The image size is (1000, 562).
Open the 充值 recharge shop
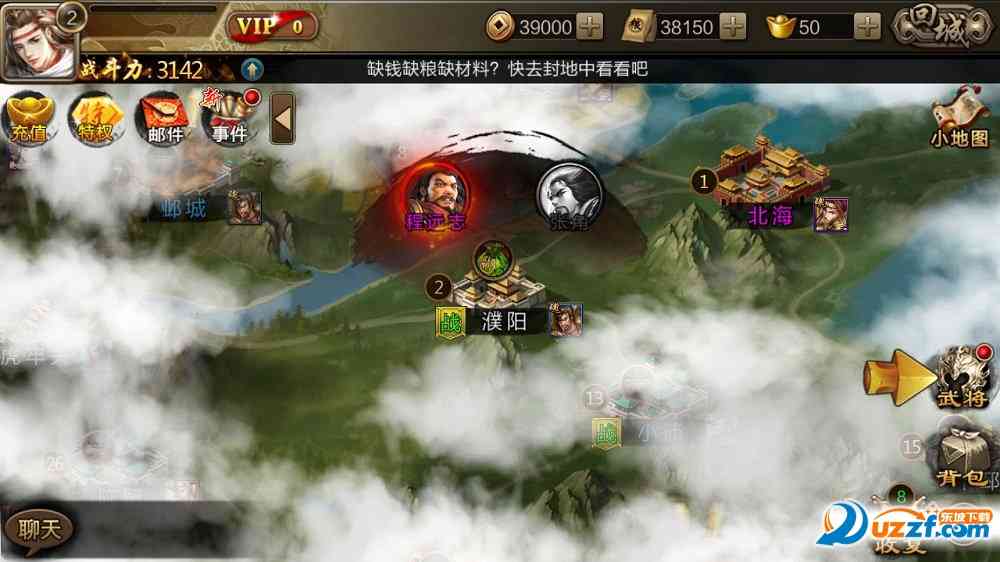point(30,118)
